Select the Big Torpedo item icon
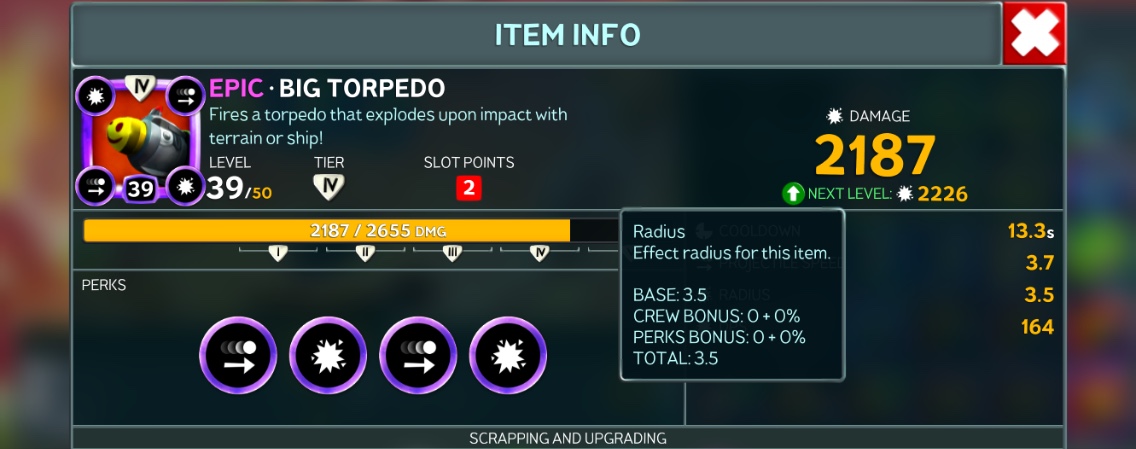 [140, 140]
